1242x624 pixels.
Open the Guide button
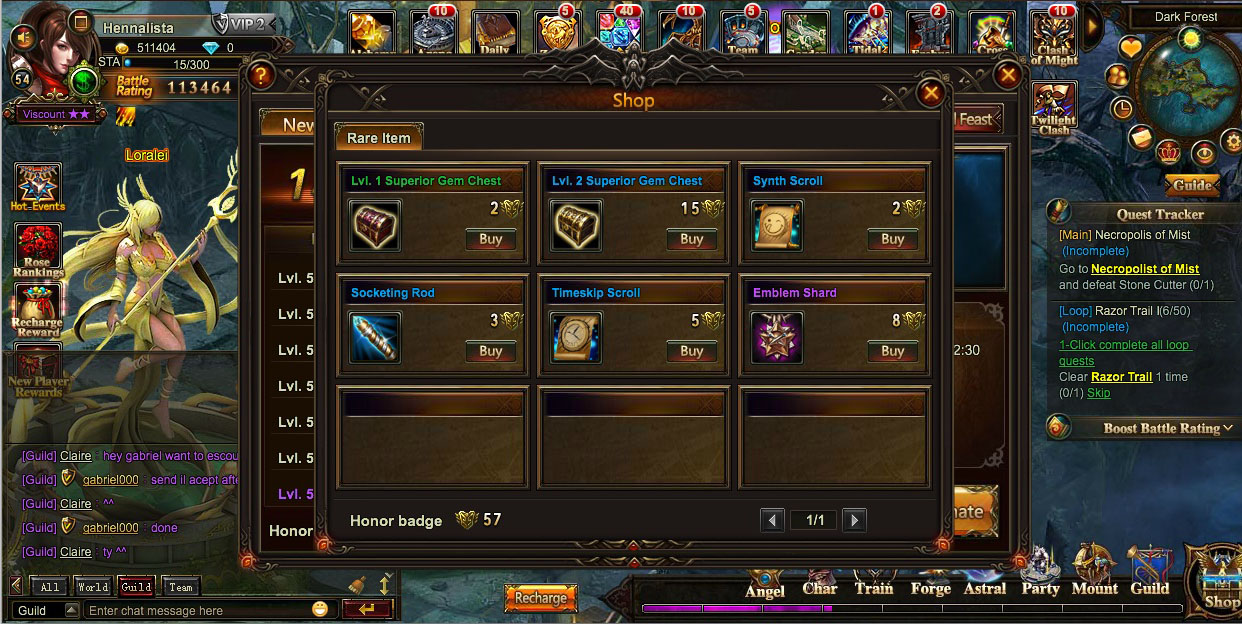(x=1192, y=185)
